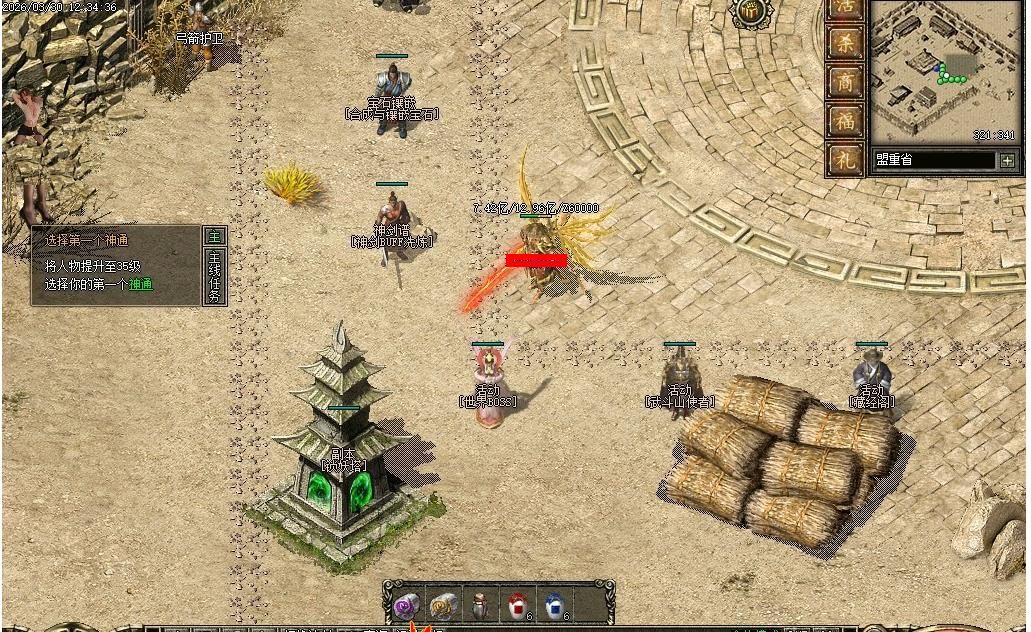This screenshot has width=1031, height=632.
Task: Use the red health potion stack
Action: [519, 605]
